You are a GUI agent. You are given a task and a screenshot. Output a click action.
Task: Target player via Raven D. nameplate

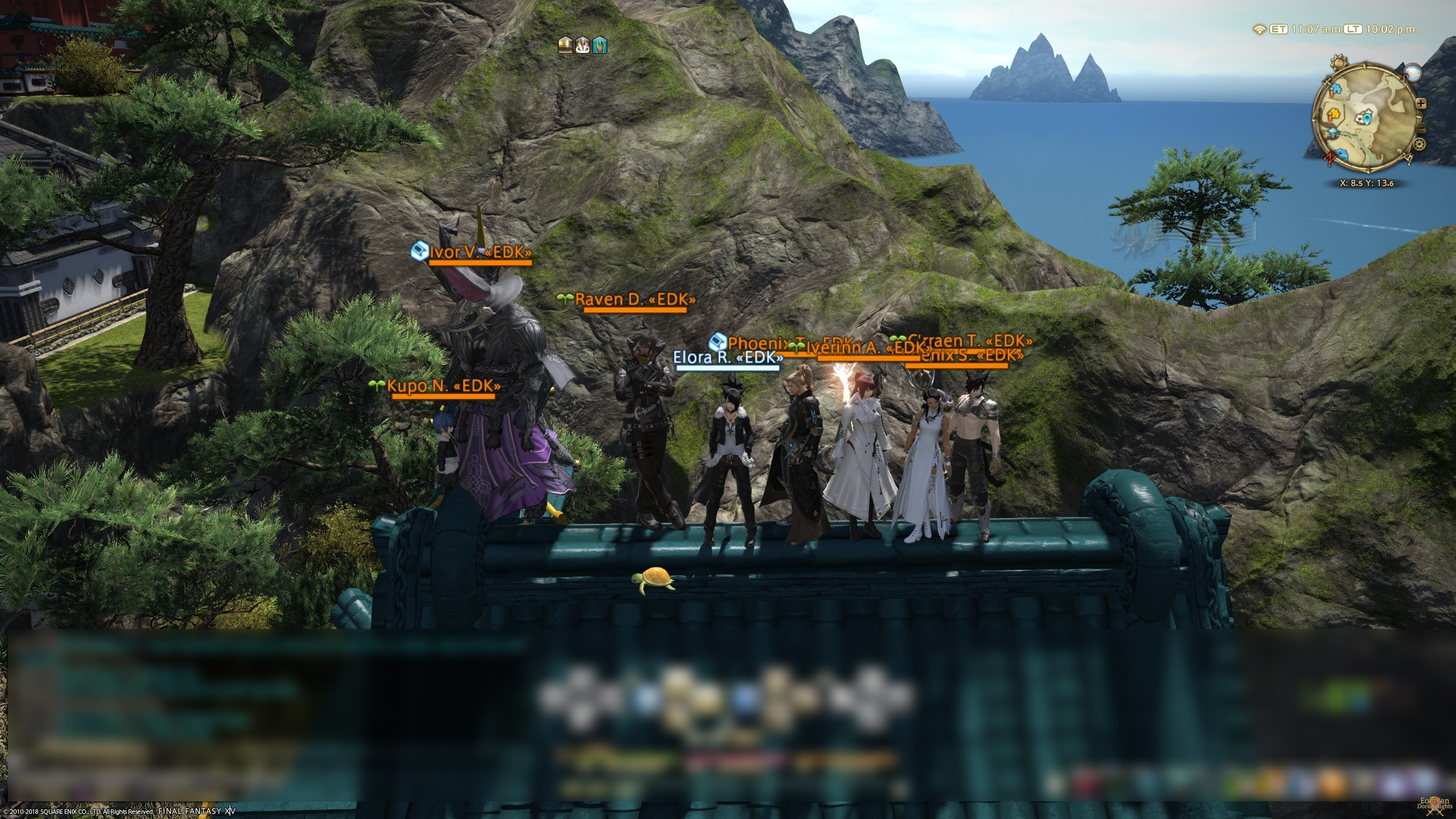[x=635, y=300]
